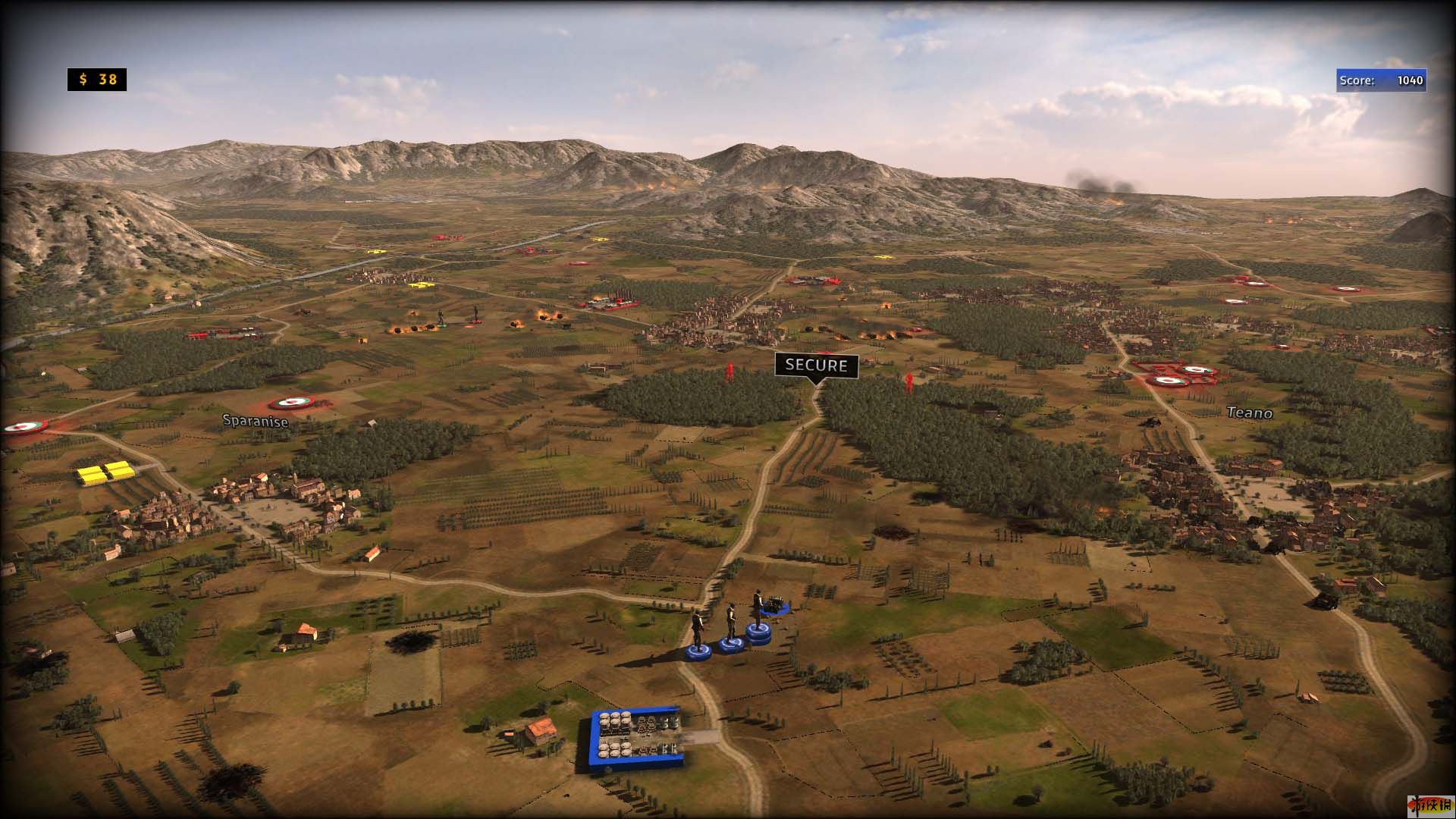Click the SECURE objective marker
Viewport: 1456px width, 819px height.
(x=816, y=366)
